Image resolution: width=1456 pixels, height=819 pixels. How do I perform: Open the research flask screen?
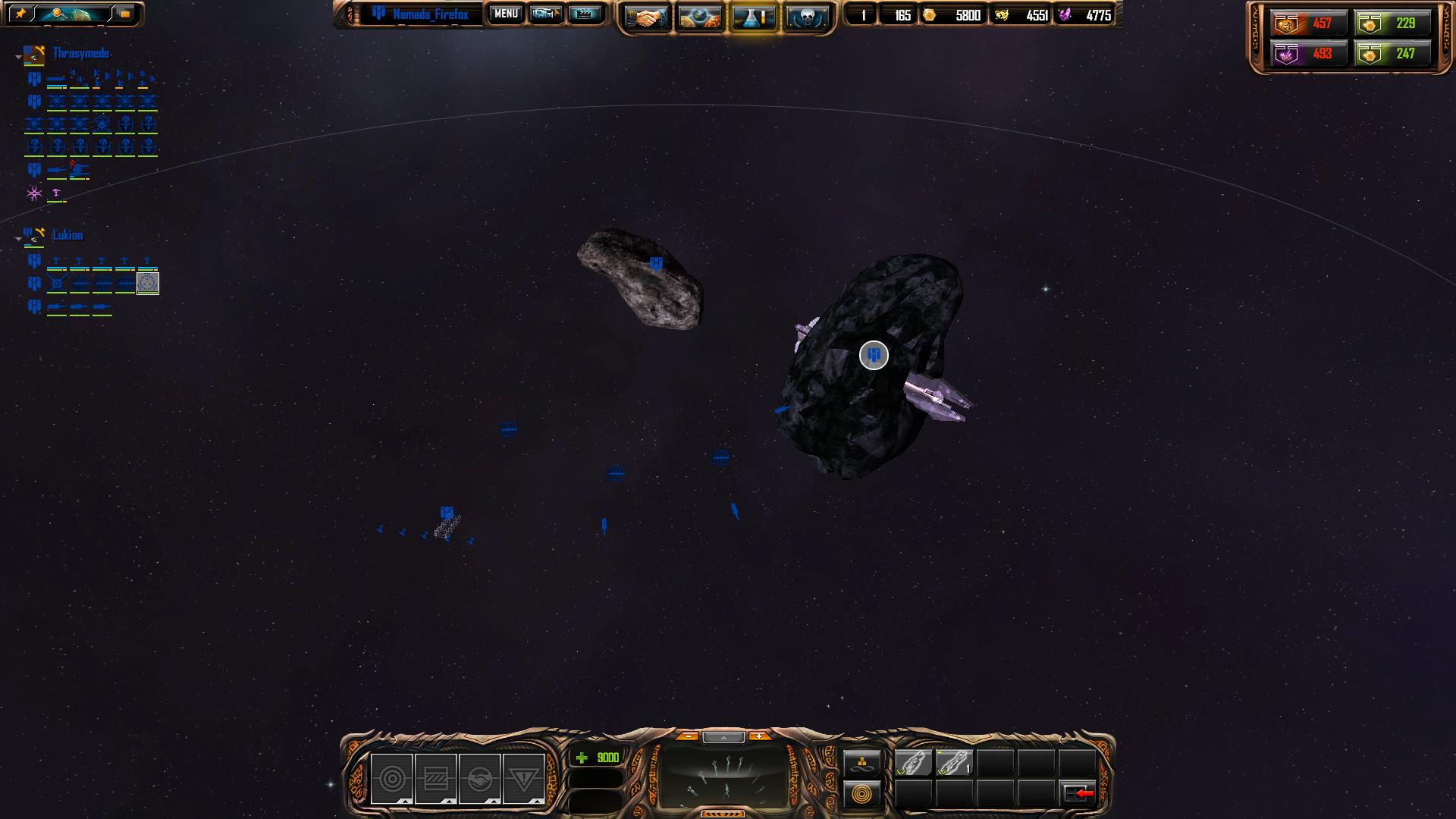(x=752, y=17)
